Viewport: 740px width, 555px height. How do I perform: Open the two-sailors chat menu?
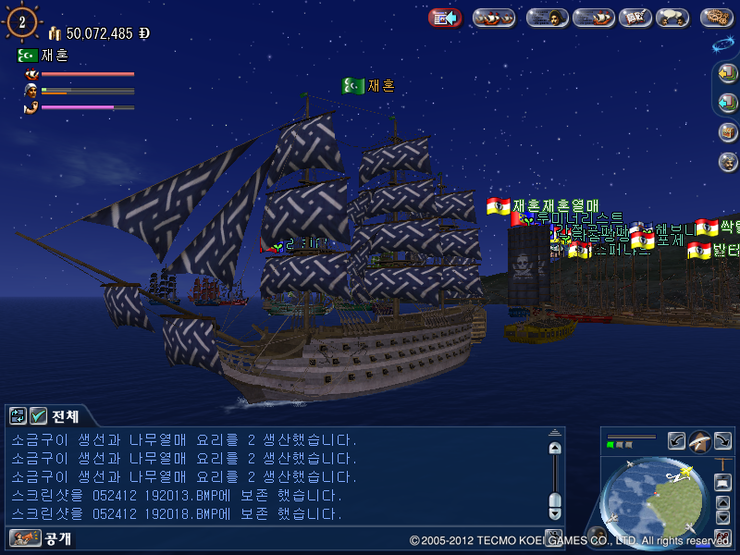[x=672, y=17]
